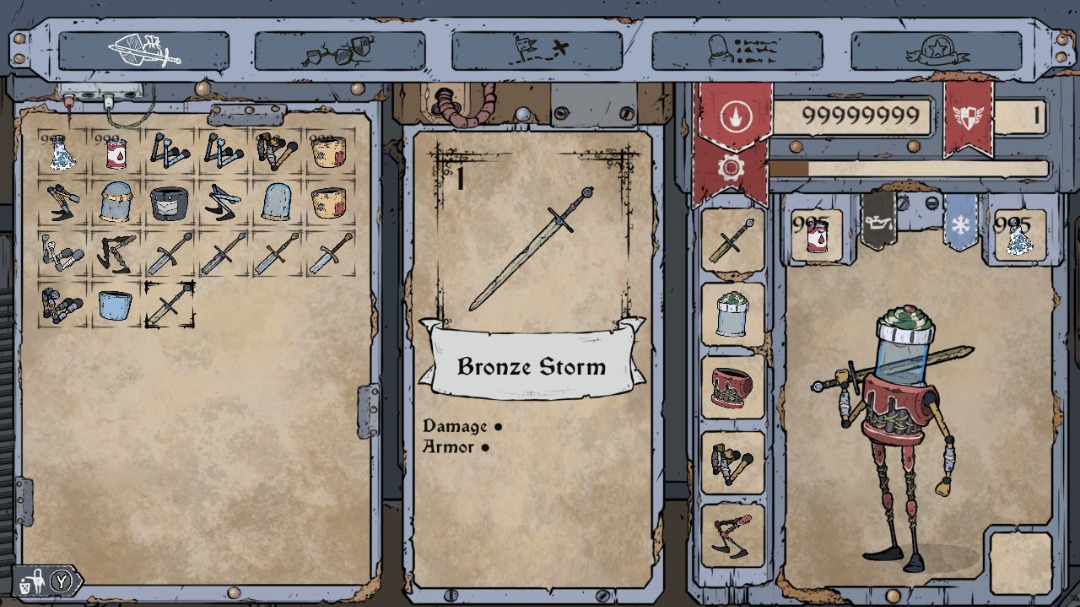Click the equipped green-topped head slot

coord(733,314)
